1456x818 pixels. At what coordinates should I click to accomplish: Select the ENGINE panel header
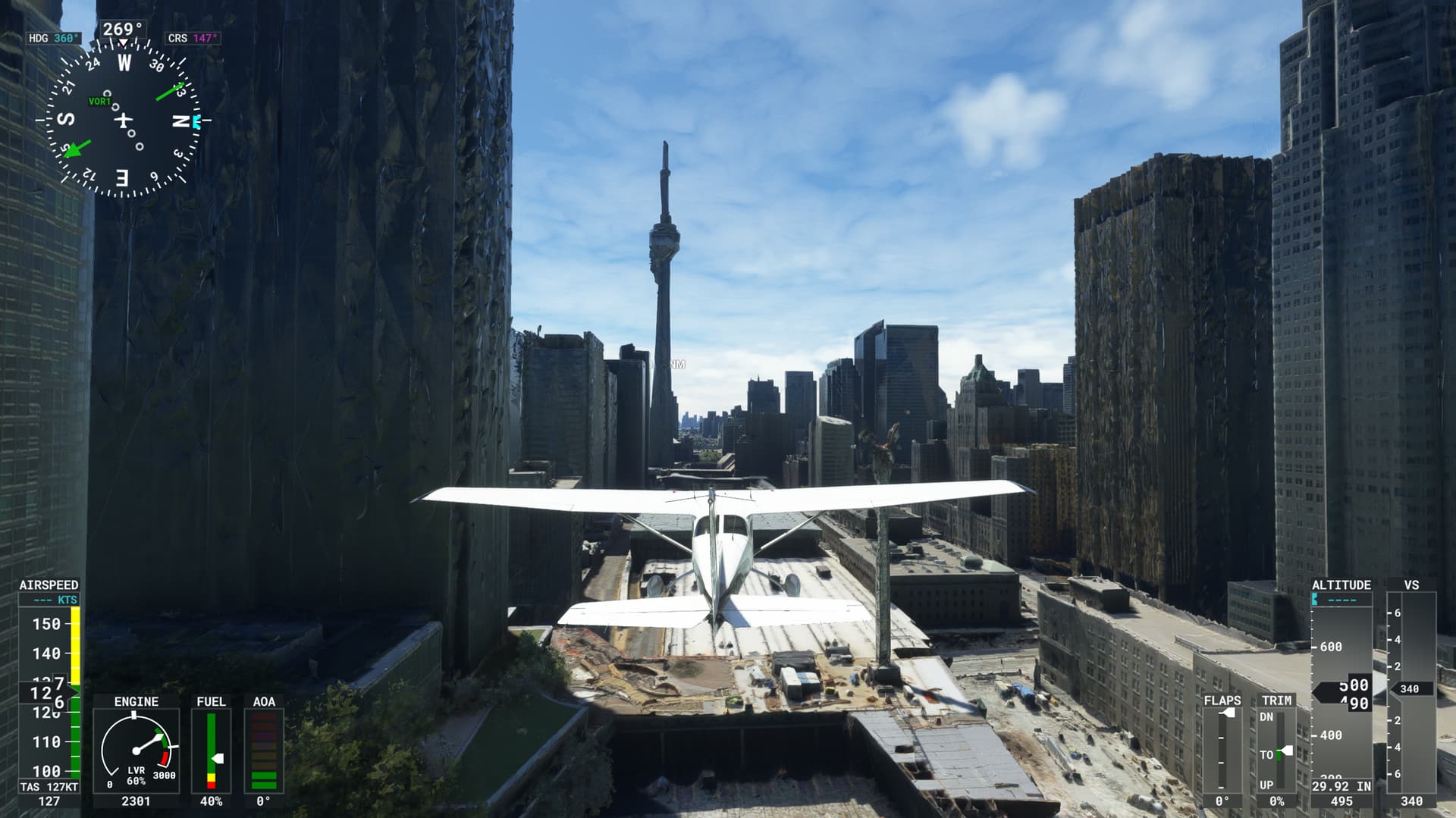click(135, 701)
